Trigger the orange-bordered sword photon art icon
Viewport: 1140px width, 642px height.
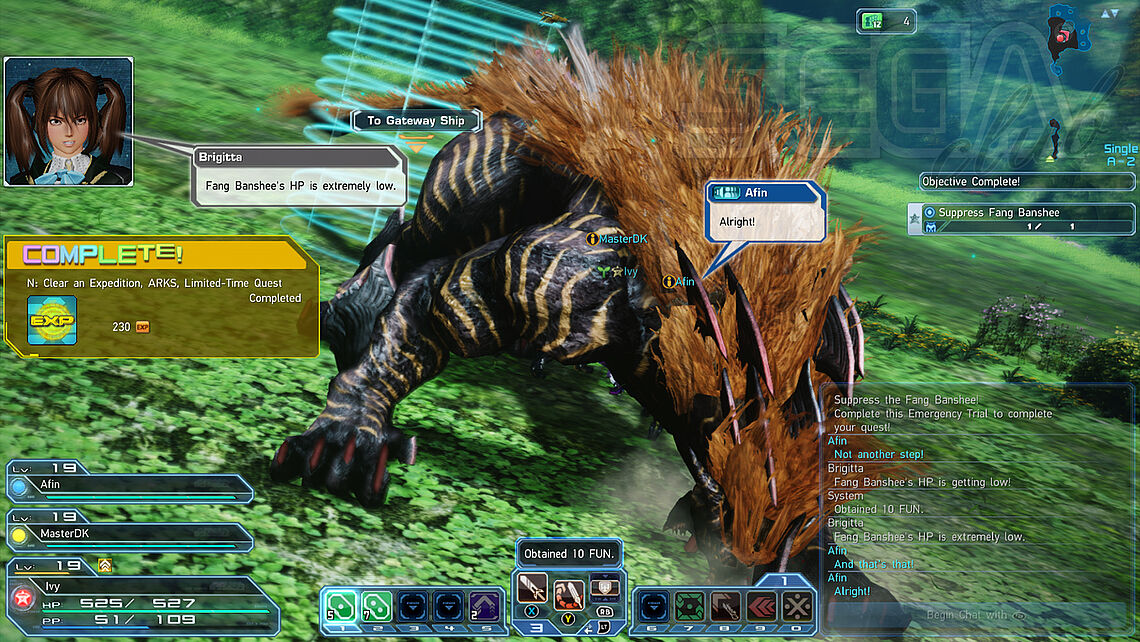point(568,594)
